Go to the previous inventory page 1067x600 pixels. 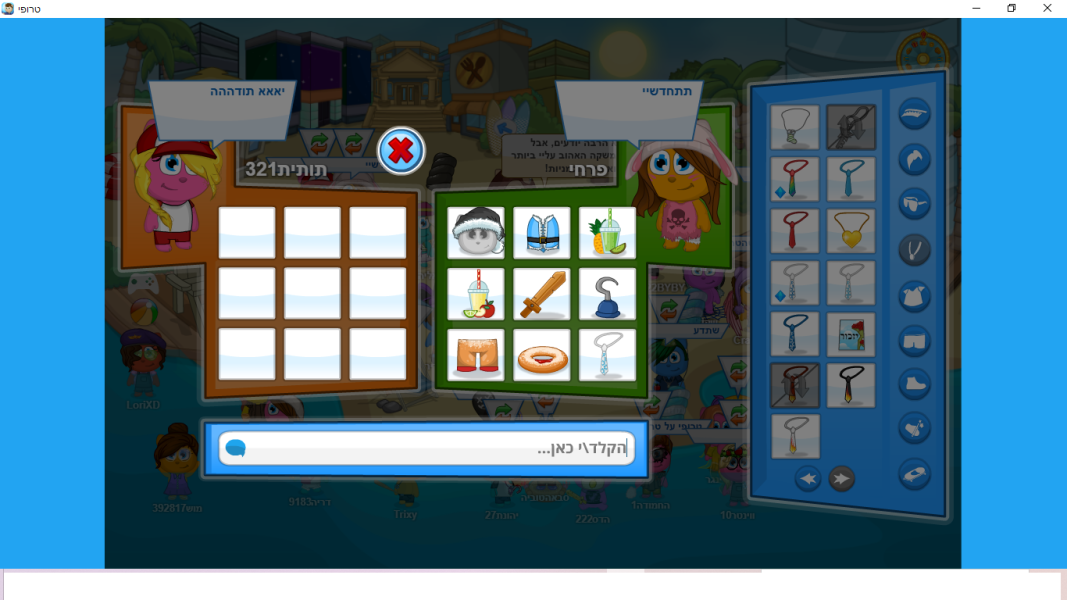point(808,479)
